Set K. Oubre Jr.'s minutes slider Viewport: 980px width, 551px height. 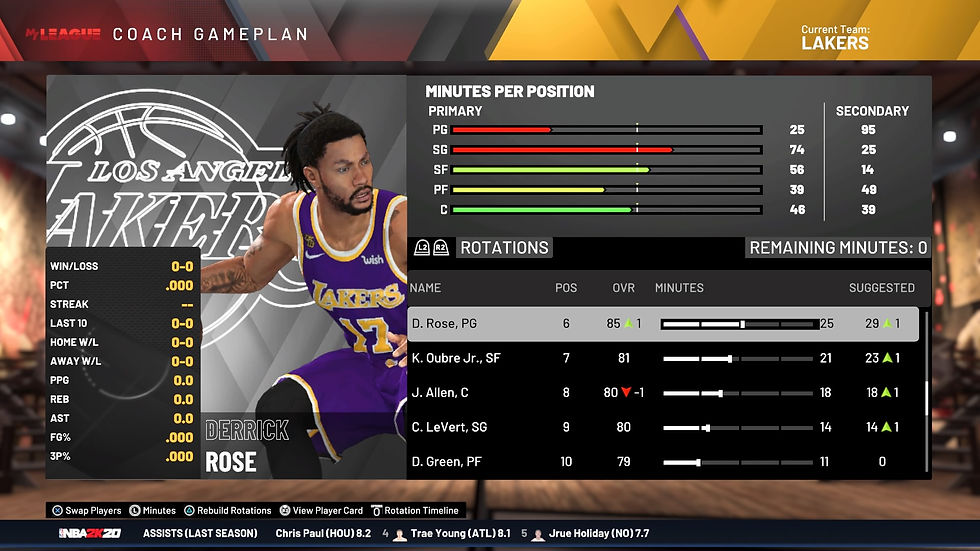click(x=738, y=358)
